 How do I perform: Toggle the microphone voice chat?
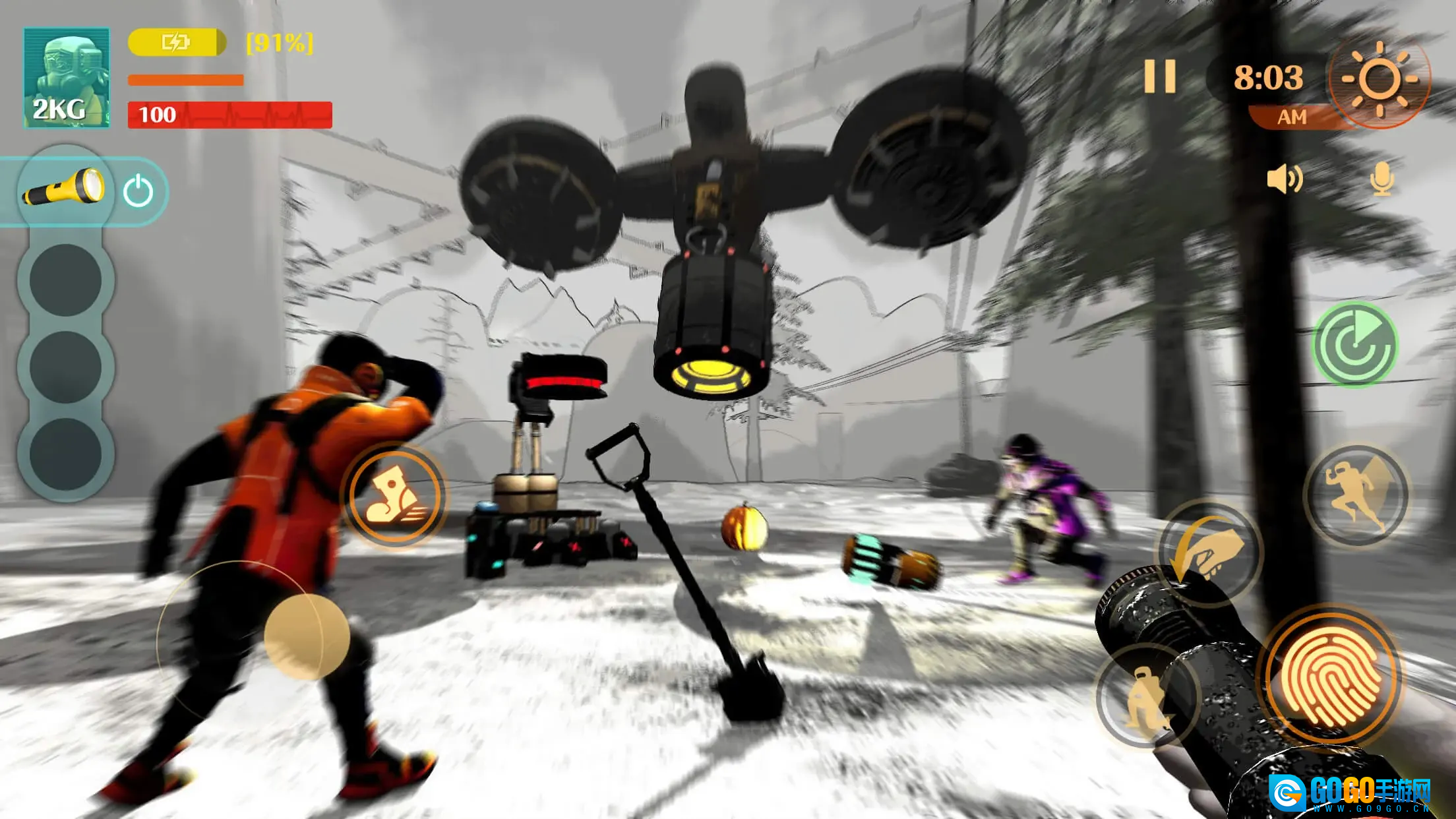[1381, 179]
